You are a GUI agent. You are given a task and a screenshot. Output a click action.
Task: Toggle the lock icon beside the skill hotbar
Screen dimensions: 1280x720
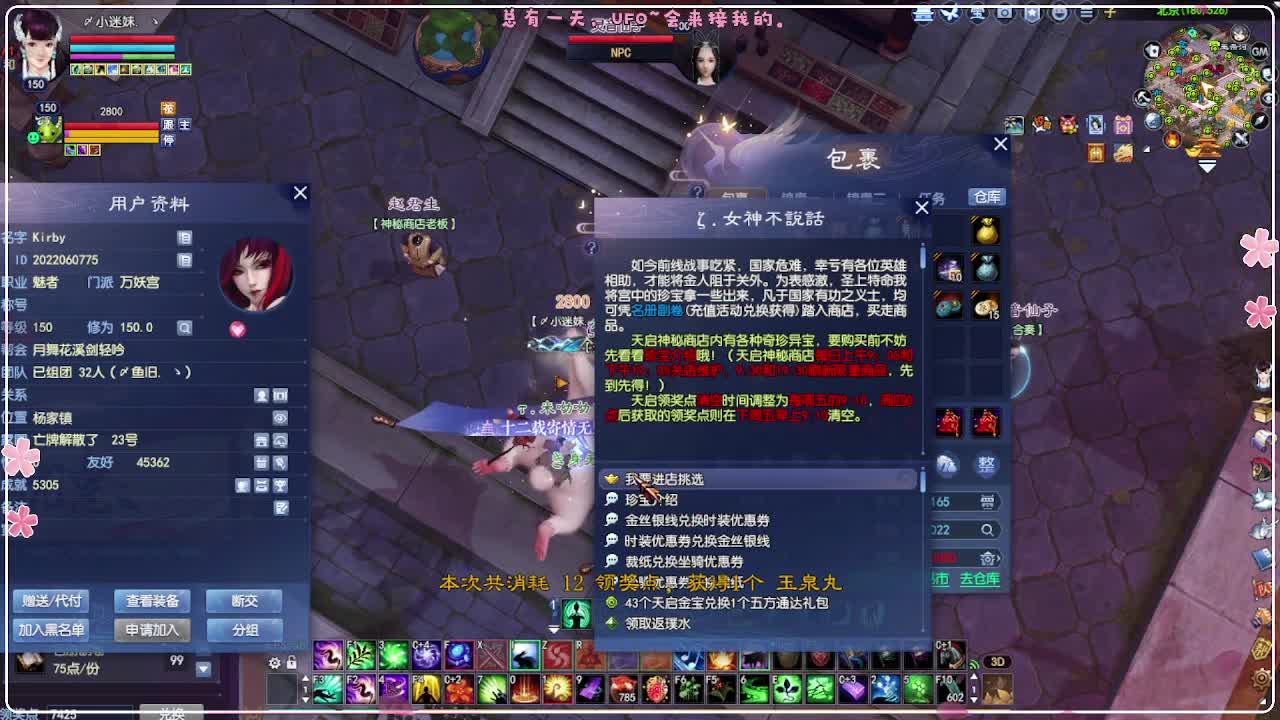pyautogui.click(x=290, y=661)
